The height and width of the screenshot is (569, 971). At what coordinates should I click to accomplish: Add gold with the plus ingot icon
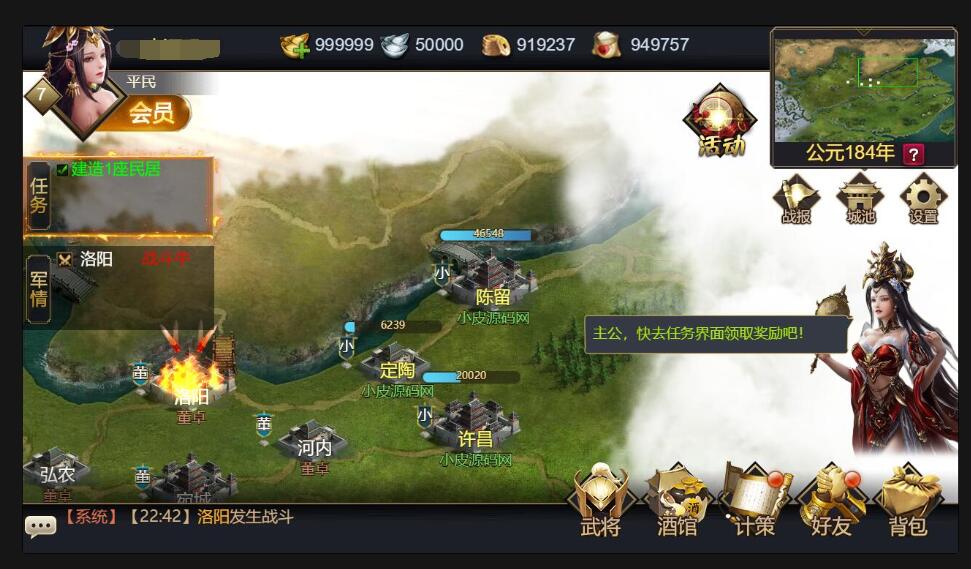click(x=295, y=45)
